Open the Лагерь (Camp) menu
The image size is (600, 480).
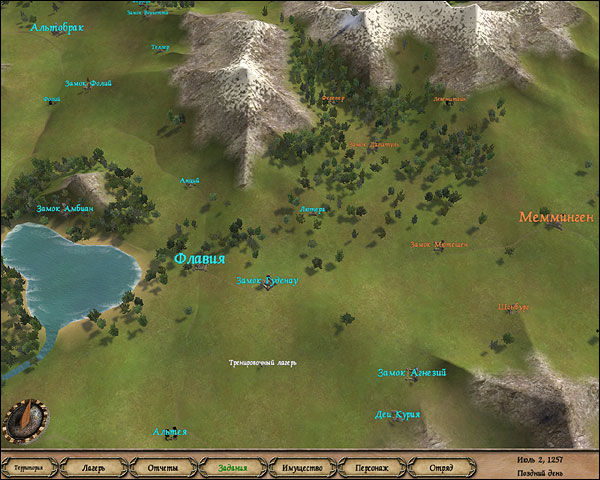[x=93, y=467]
